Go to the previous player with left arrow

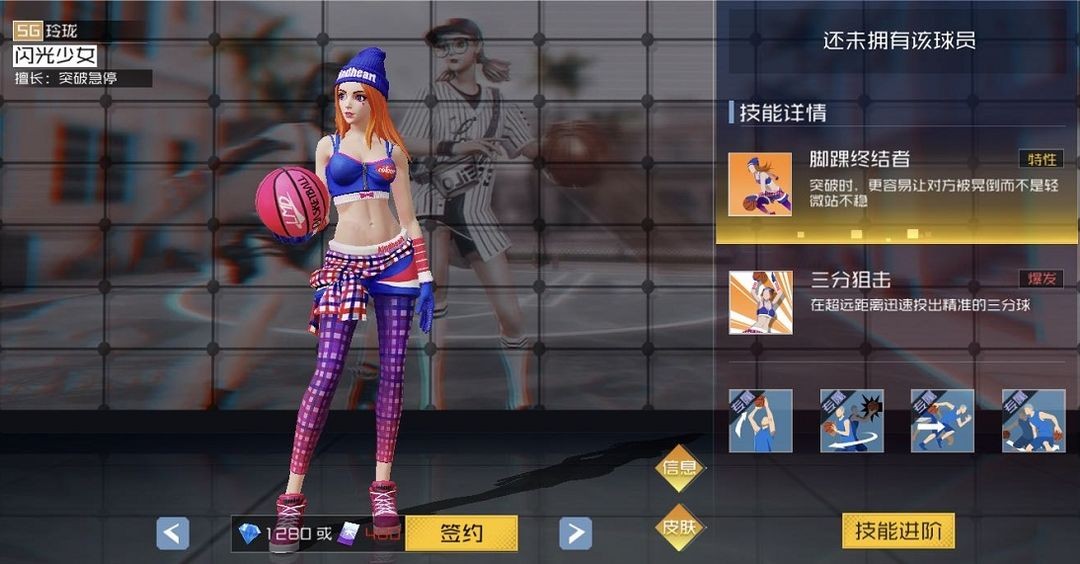tap(173, 533)
